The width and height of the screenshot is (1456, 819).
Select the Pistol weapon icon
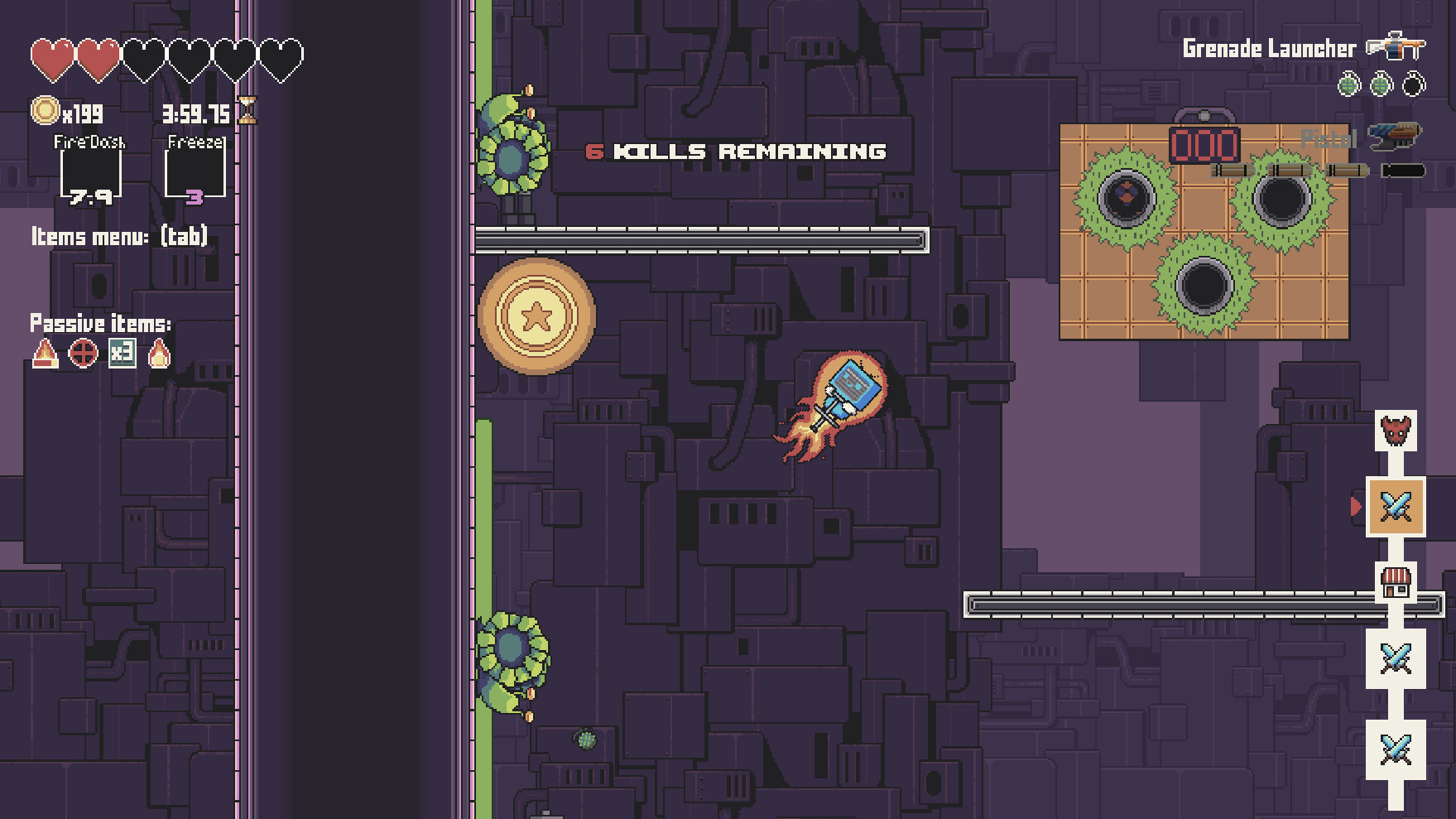[1396, 137]
